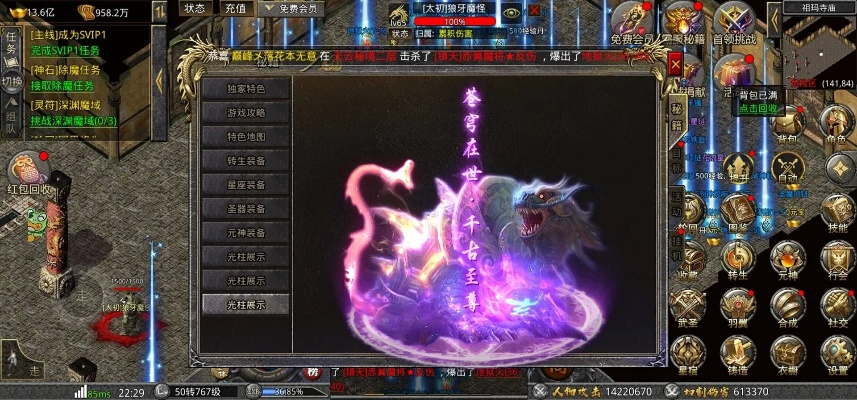Image resolution: width=857 pixels, height=400 pixels.
Task: Accept the 除魔任务 quest link
Action: 63,85
